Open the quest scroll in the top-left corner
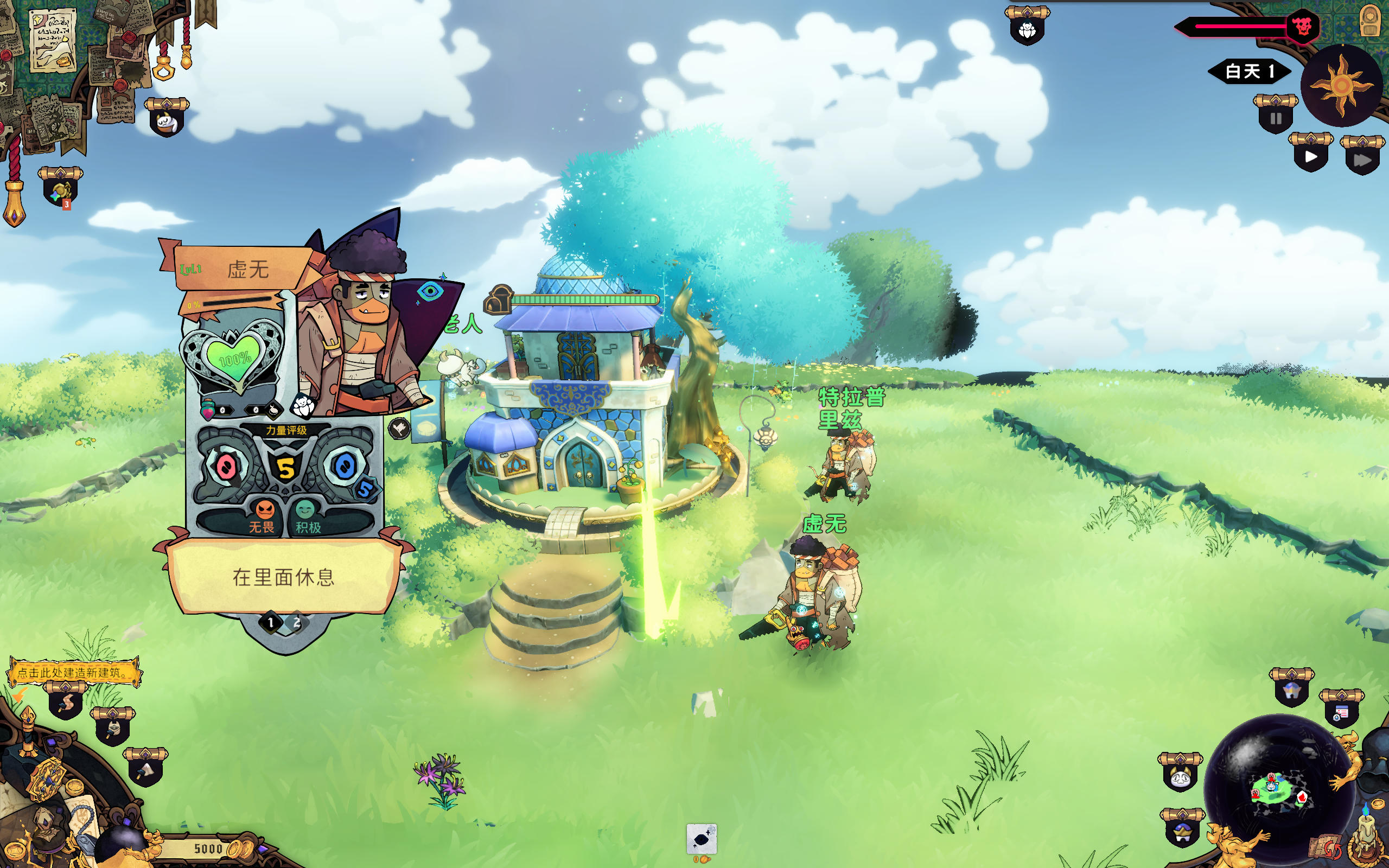 click(x=53, y=39)
